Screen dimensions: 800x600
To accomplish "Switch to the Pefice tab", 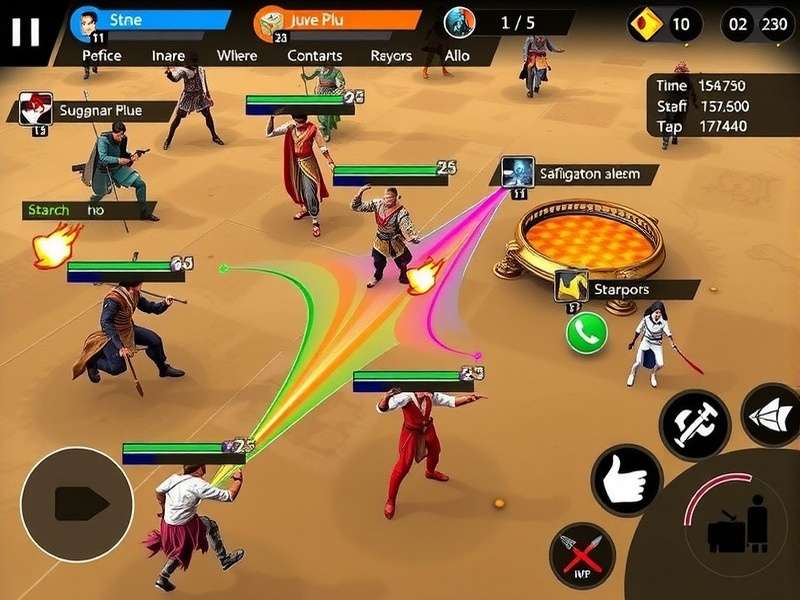I will pos(102,56).
